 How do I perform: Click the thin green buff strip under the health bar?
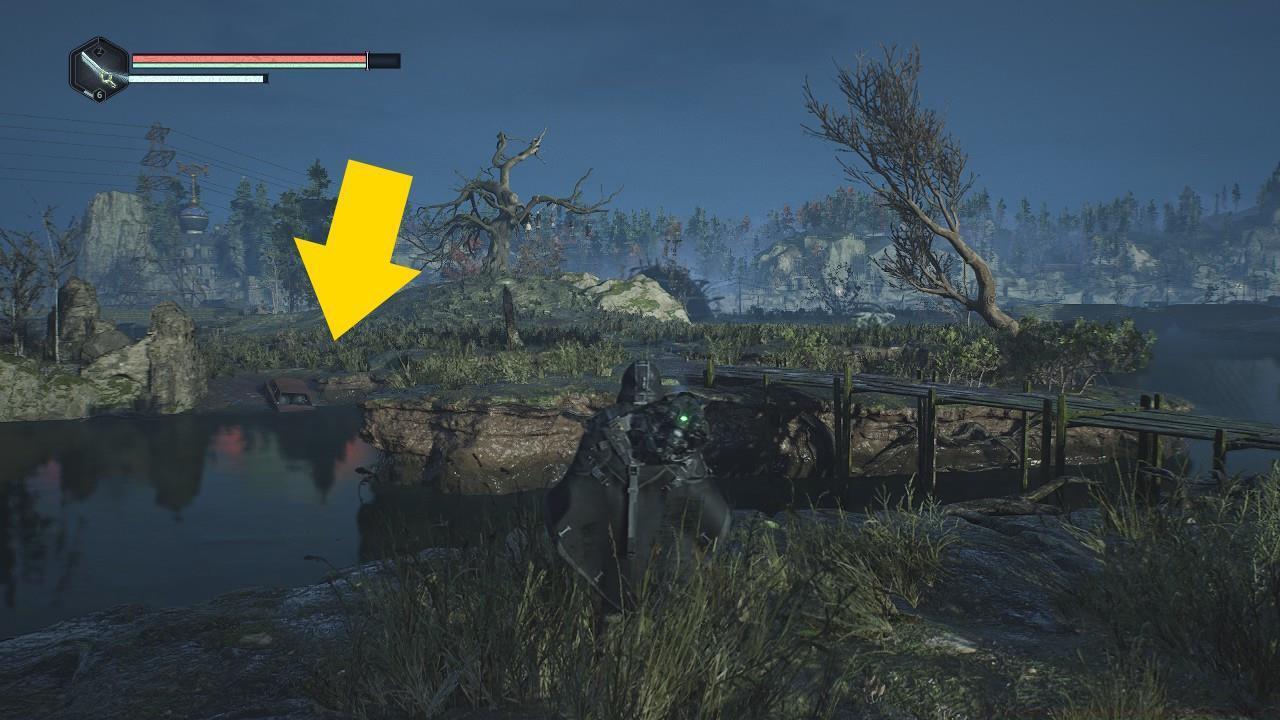point(250,64)
